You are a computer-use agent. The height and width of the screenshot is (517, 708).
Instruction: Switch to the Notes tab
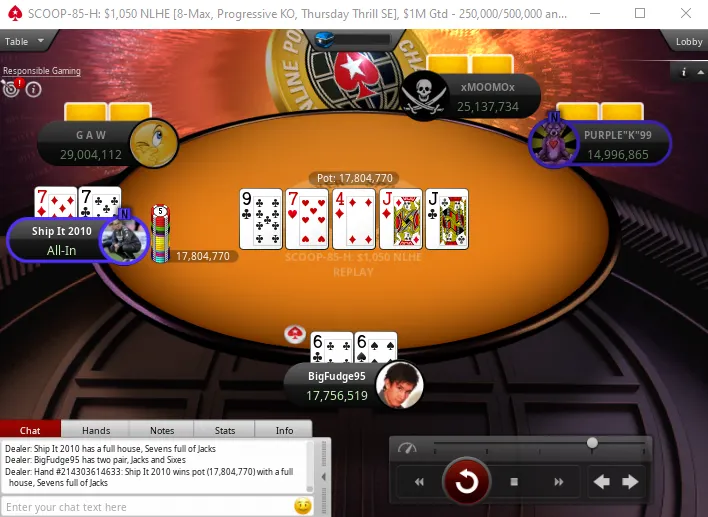pos(161,430)
